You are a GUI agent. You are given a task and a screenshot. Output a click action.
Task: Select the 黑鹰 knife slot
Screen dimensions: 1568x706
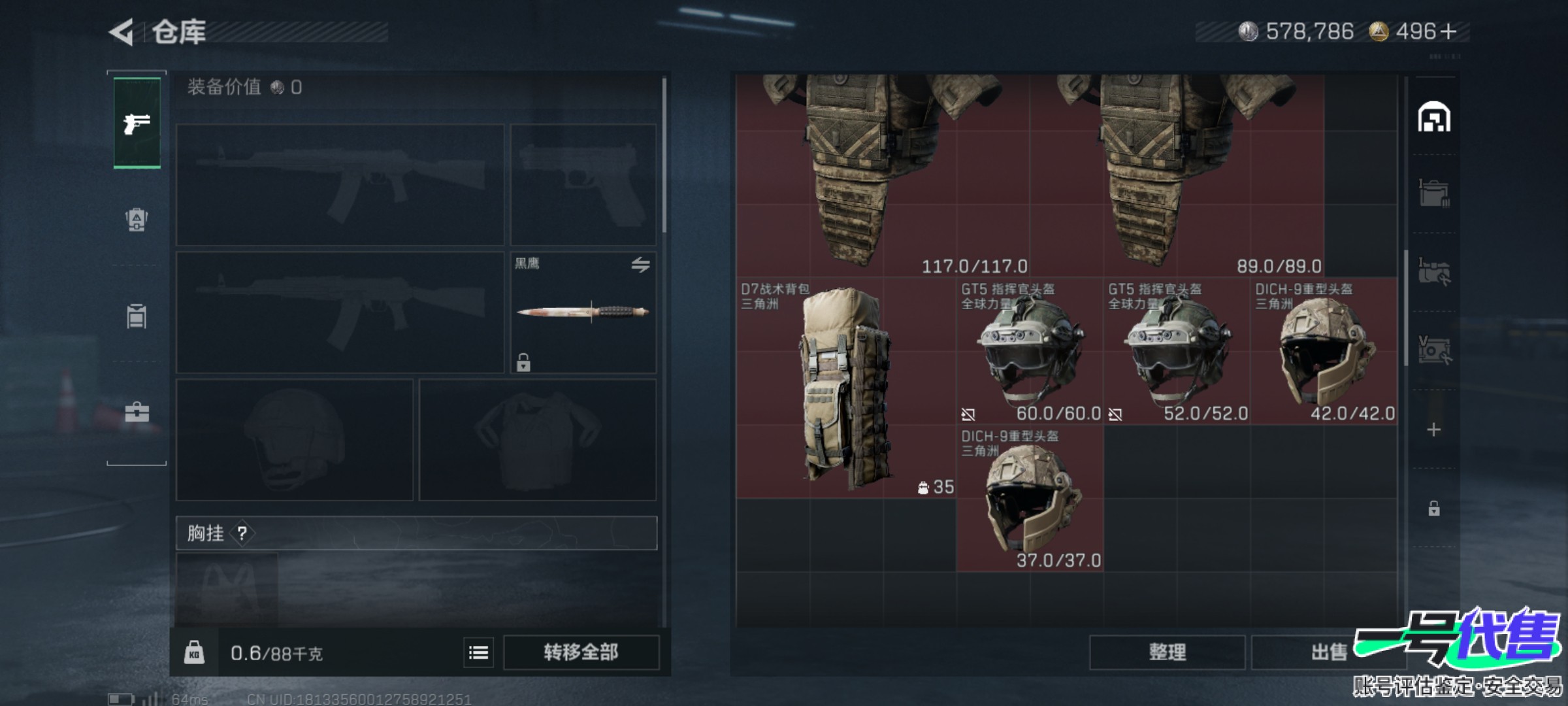click(x=583, y=312)
